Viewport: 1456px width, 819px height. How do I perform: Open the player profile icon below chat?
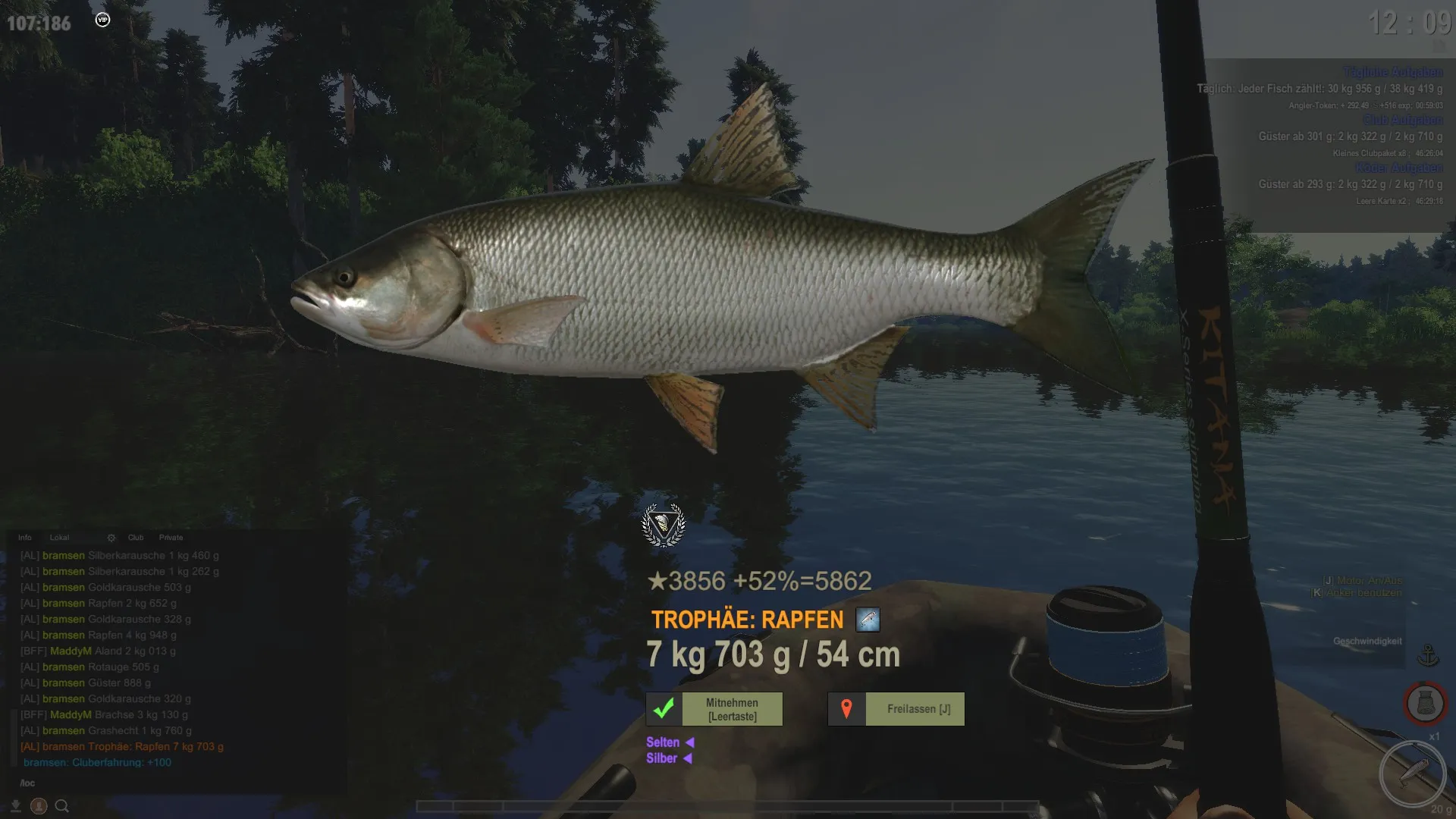pos(39,806)
